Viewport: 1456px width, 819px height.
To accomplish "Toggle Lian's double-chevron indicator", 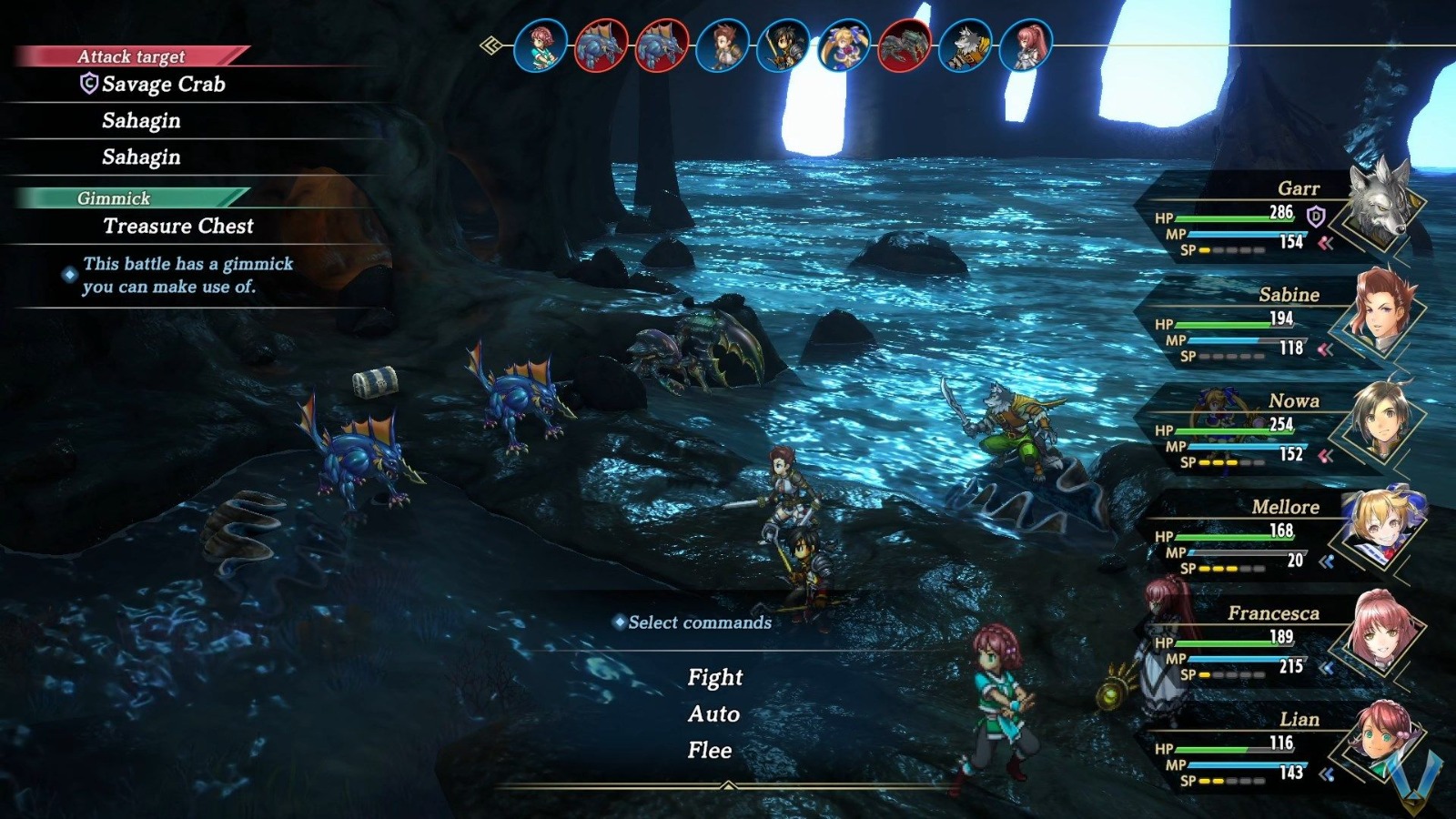I will (1325, 773).
